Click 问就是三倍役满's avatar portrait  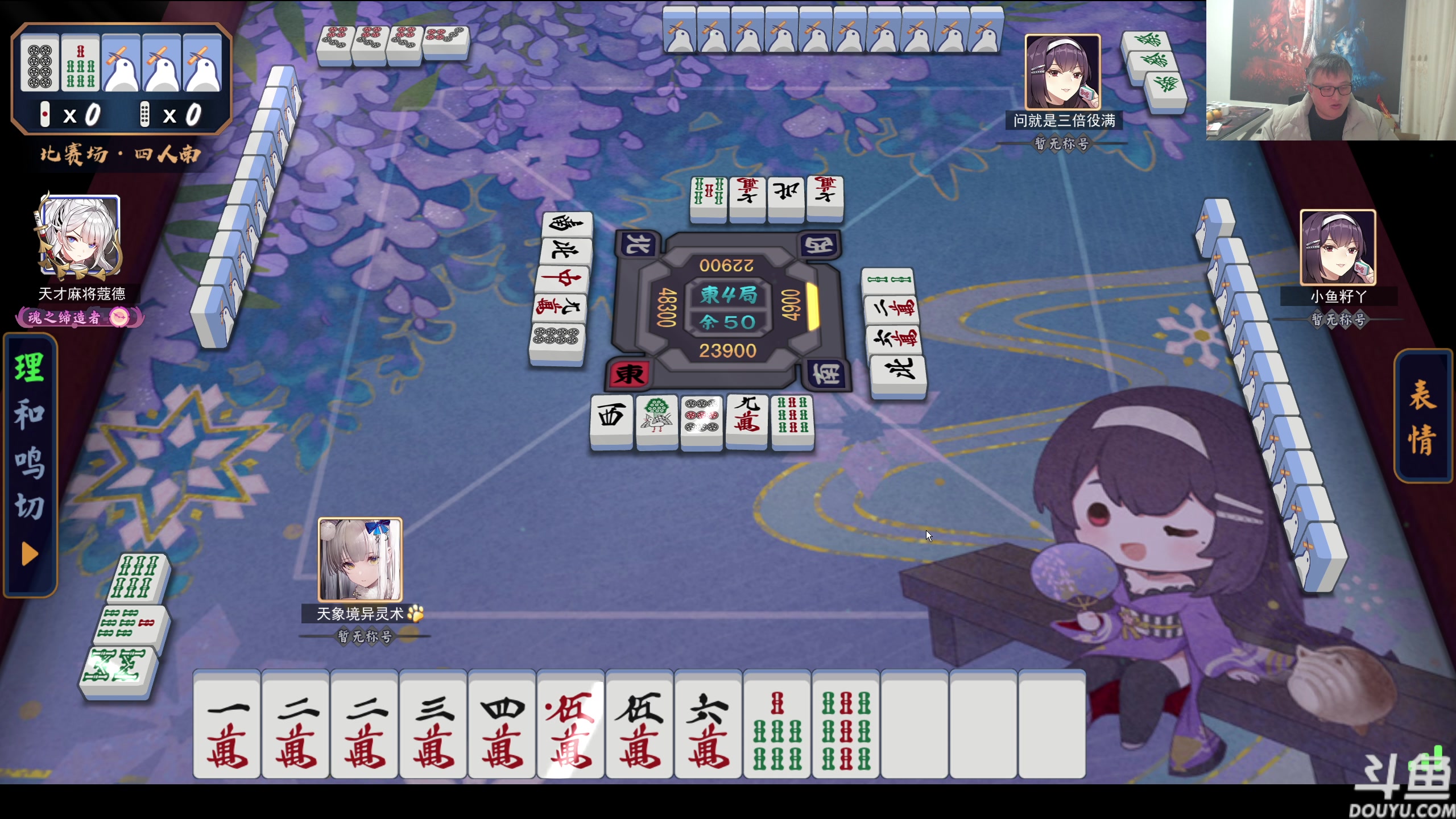tap(1062, 72)
